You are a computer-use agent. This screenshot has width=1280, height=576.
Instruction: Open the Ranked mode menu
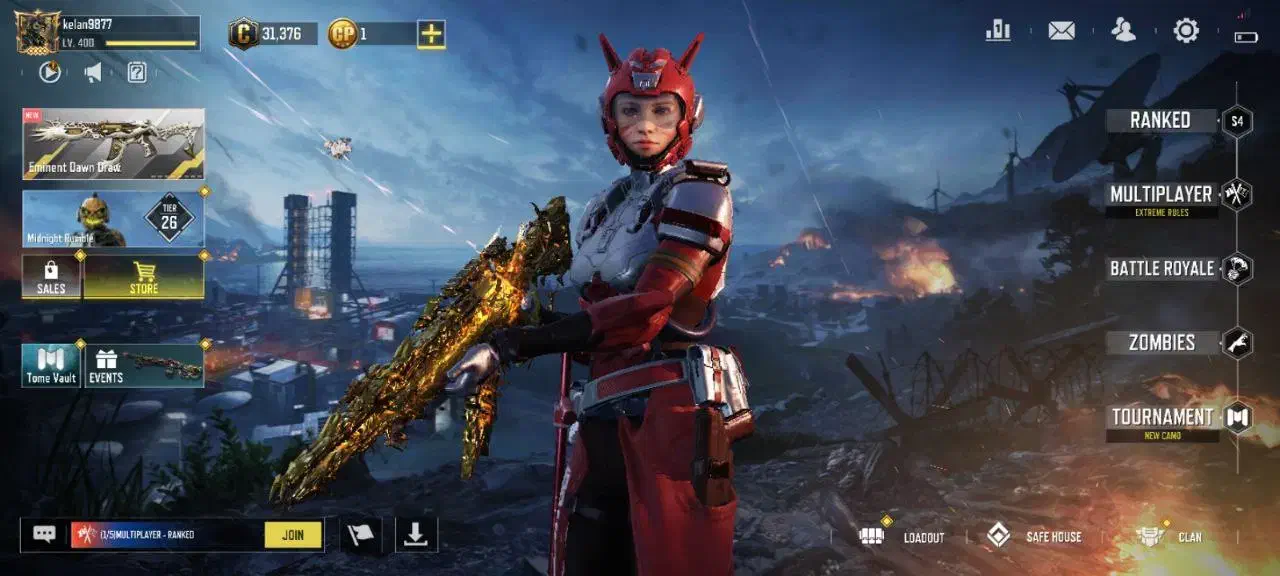click(x=1160, y=121)
